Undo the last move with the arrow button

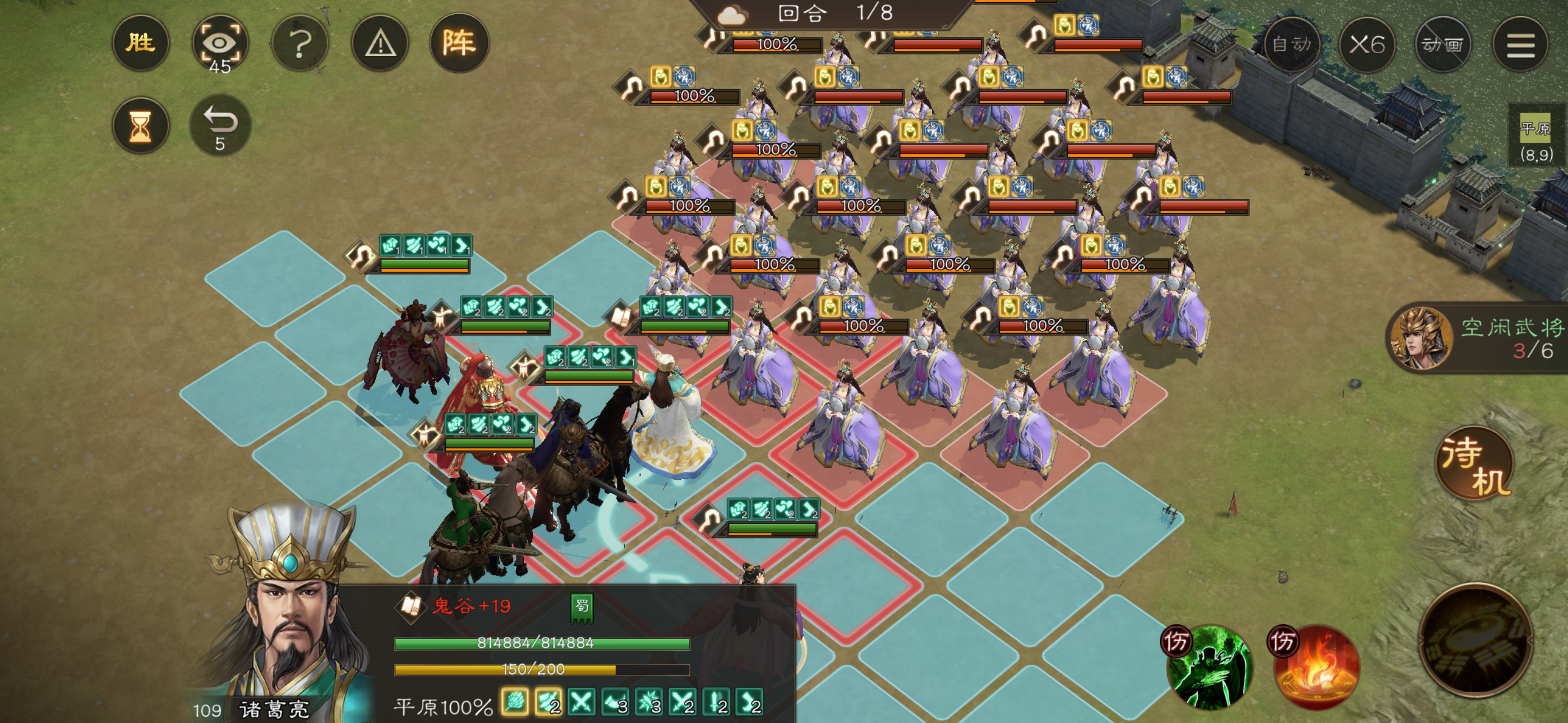tap(220, 126)
